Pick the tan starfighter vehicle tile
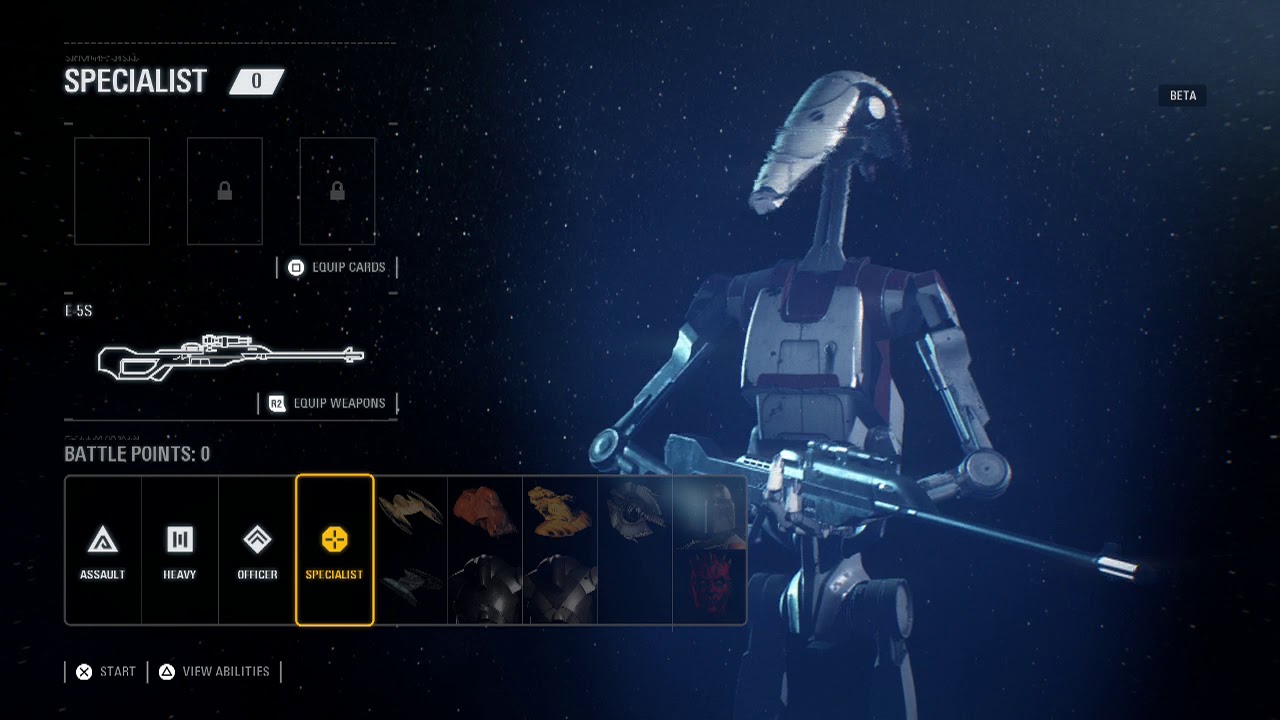Image resolution: width=1280 pixels, height=720 pixels. pyautogui.click(x=412, y=512)
